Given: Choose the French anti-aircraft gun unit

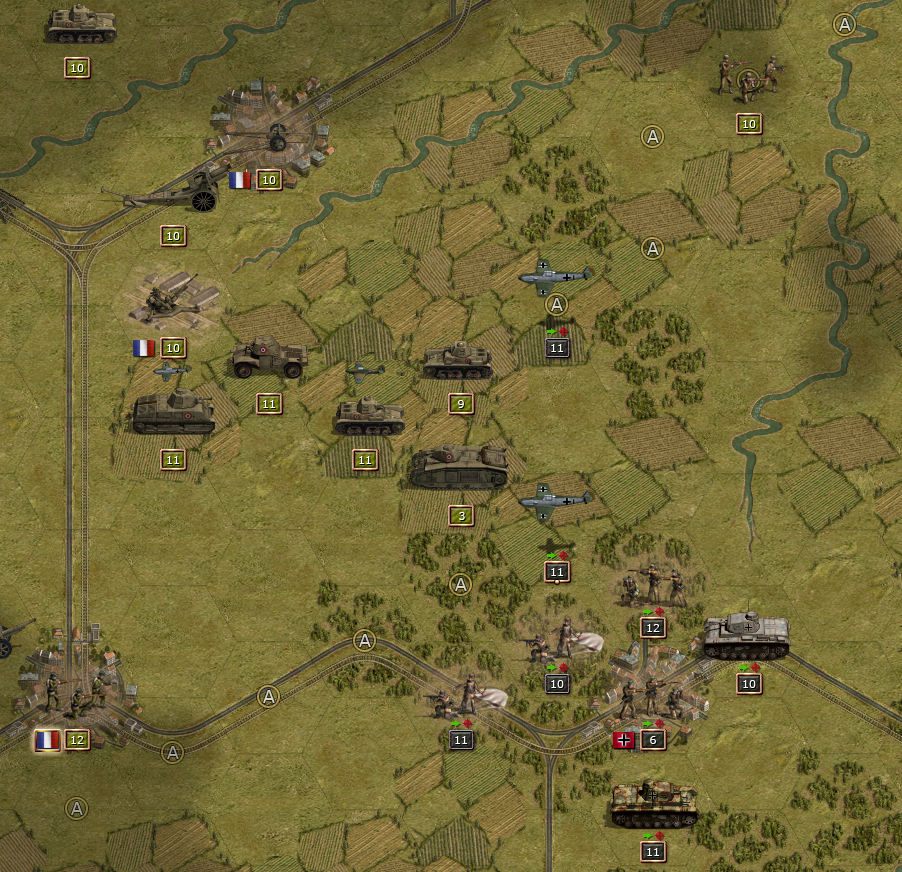Looking at the screenshot, I should pos(165,300).
